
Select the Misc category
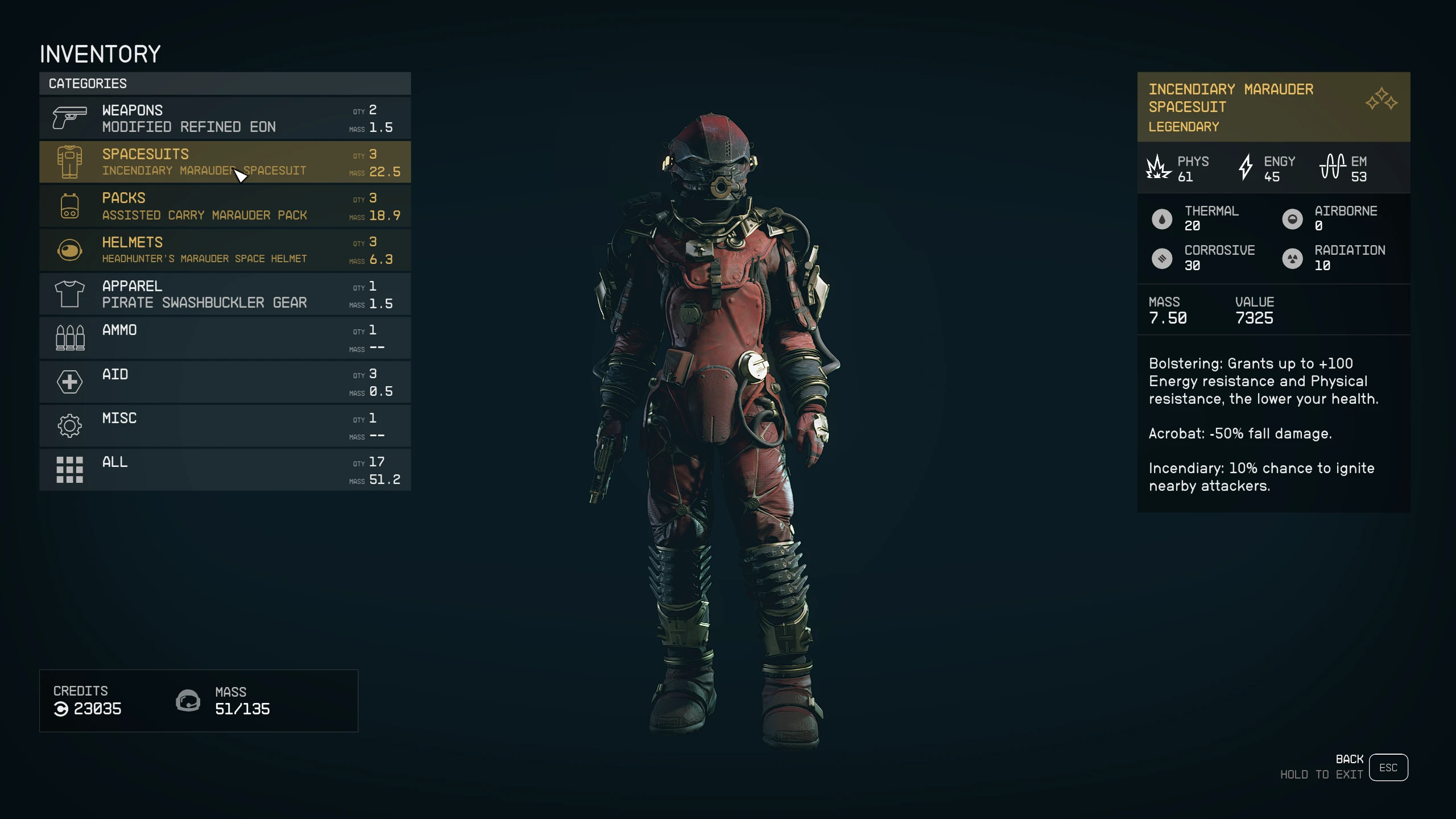click(225, 425)
